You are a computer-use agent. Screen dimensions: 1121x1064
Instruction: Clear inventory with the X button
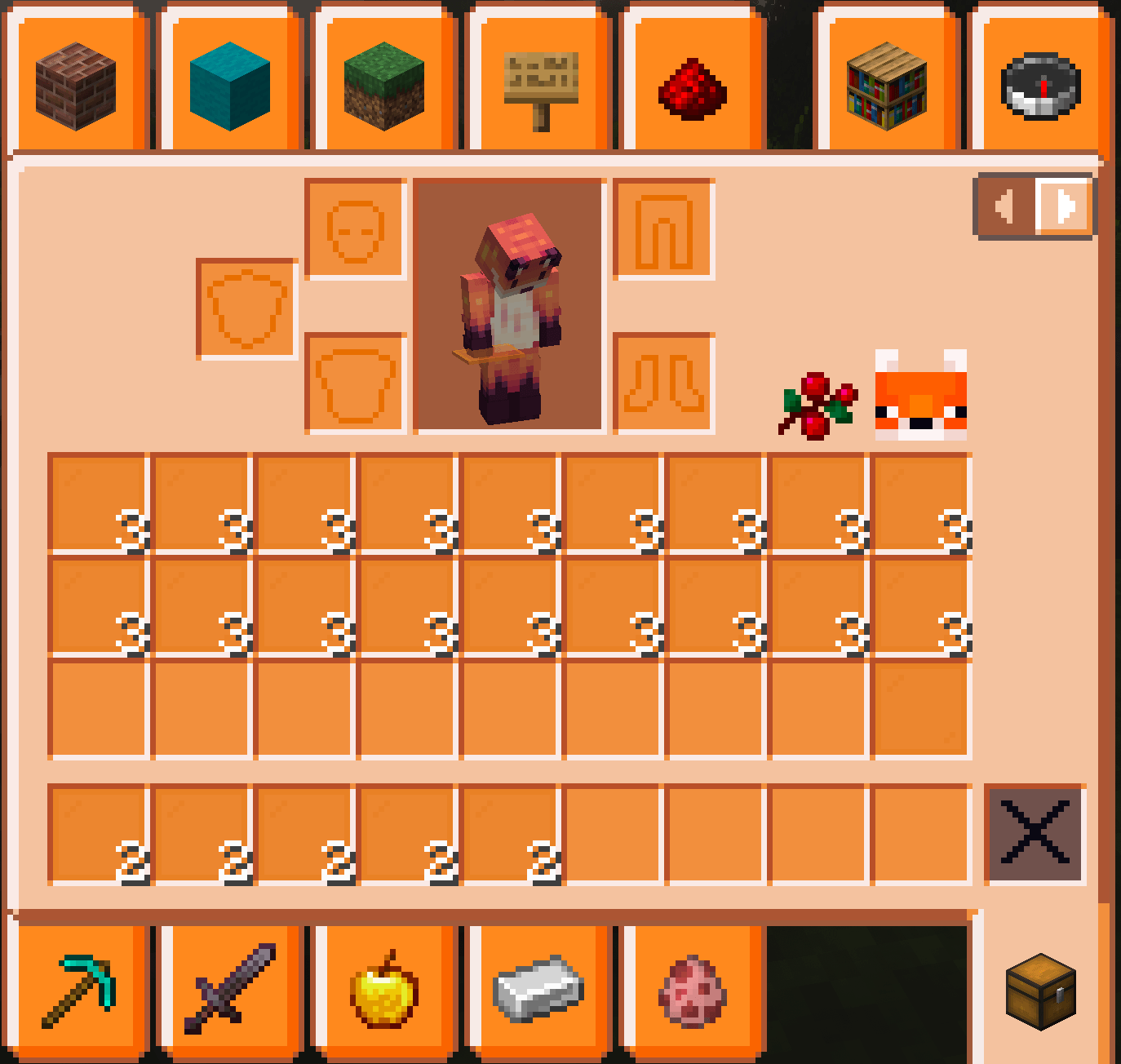[1035, 835]
